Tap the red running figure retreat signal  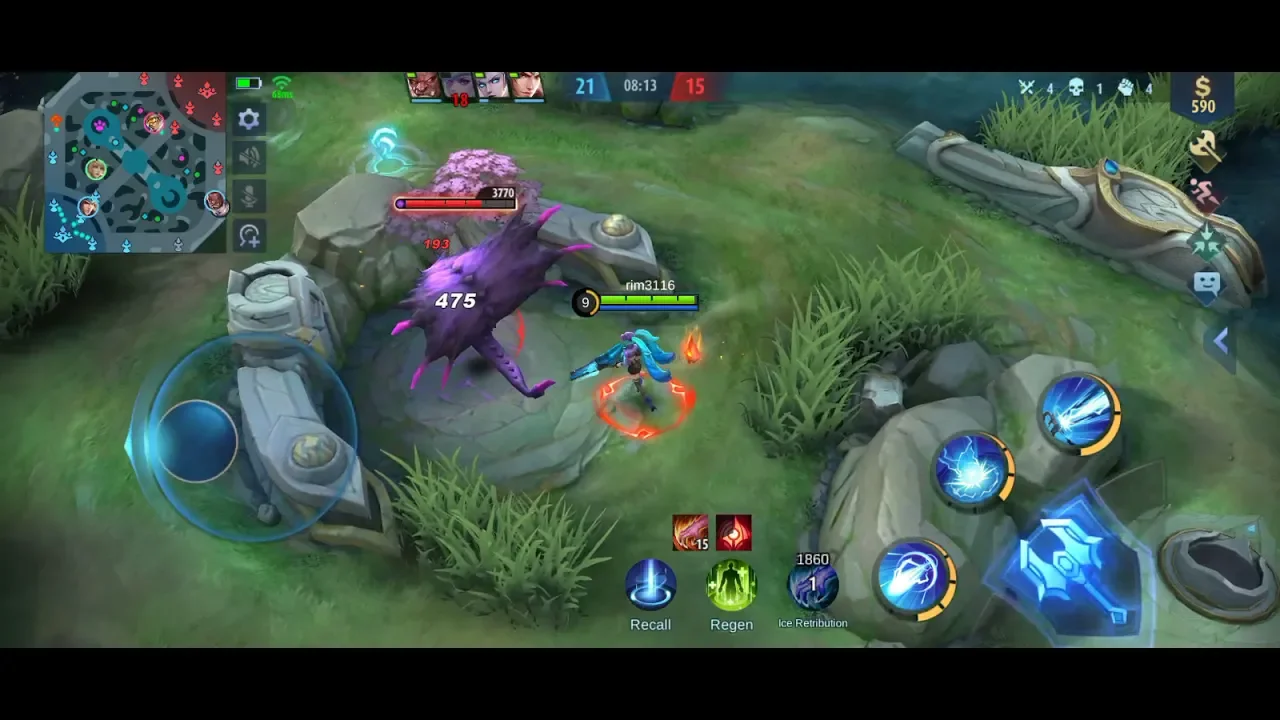(x=1205, y=194)
